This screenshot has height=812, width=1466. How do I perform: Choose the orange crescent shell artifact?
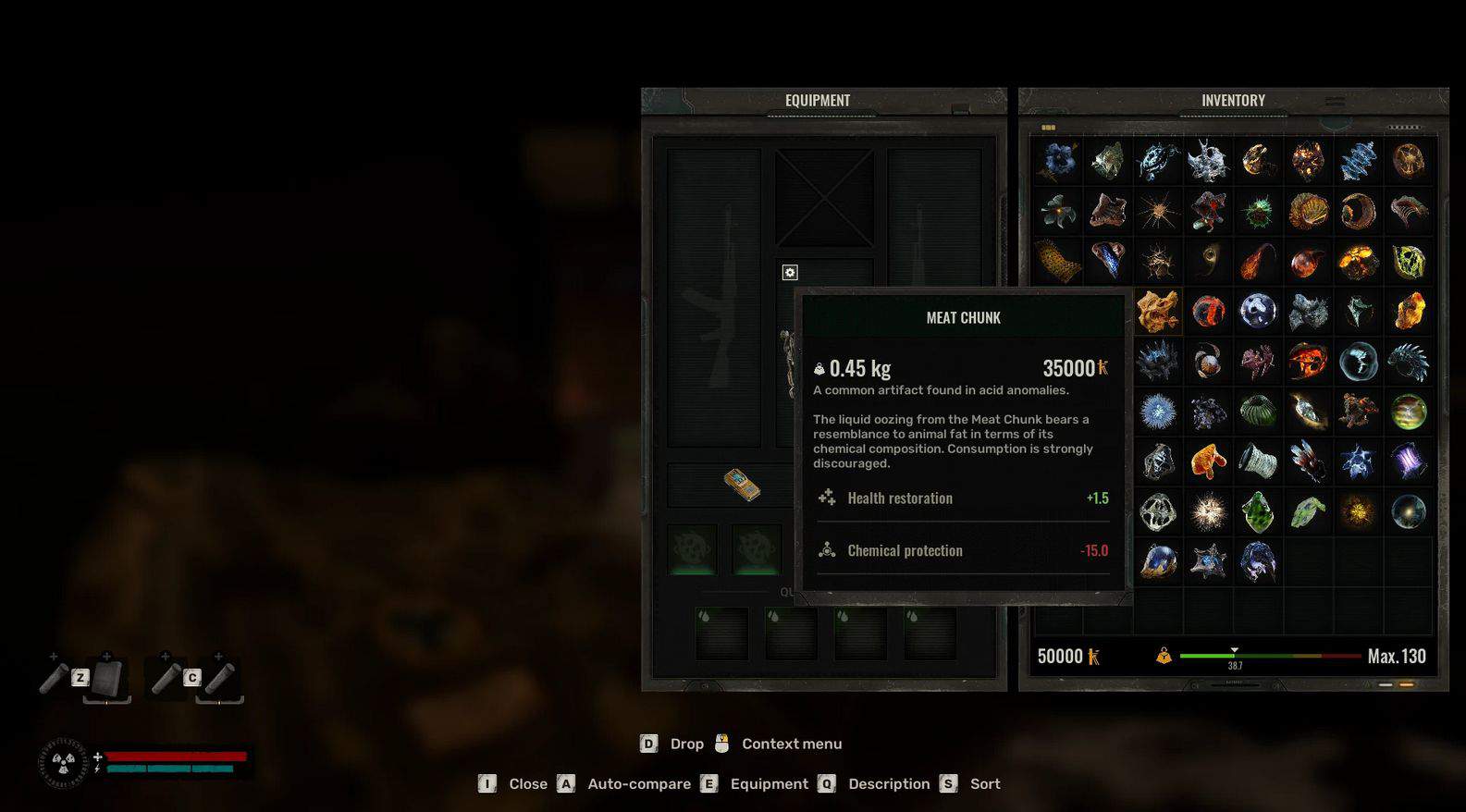(1358, 212)
